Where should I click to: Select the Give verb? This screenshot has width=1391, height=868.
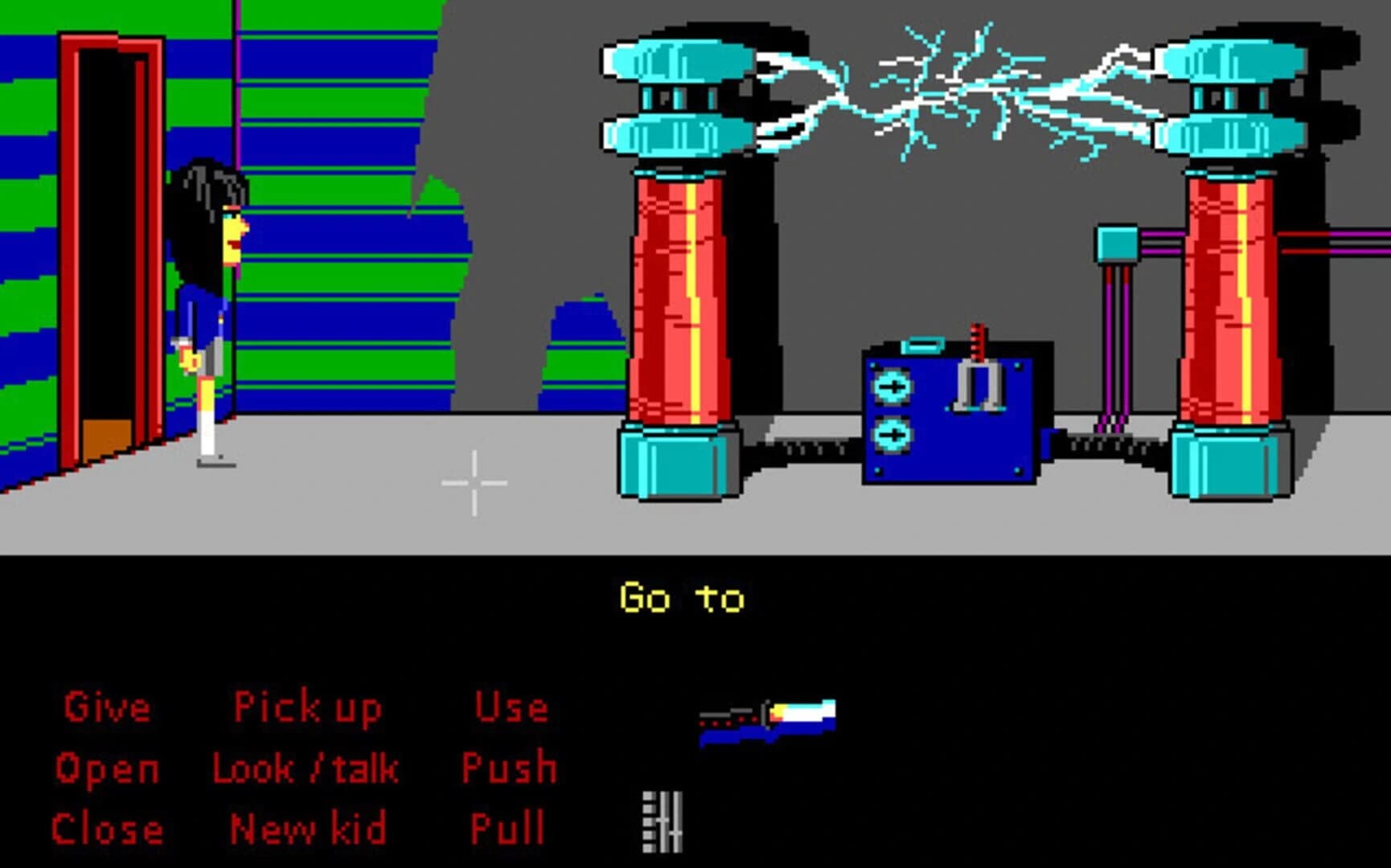point(107,707)
